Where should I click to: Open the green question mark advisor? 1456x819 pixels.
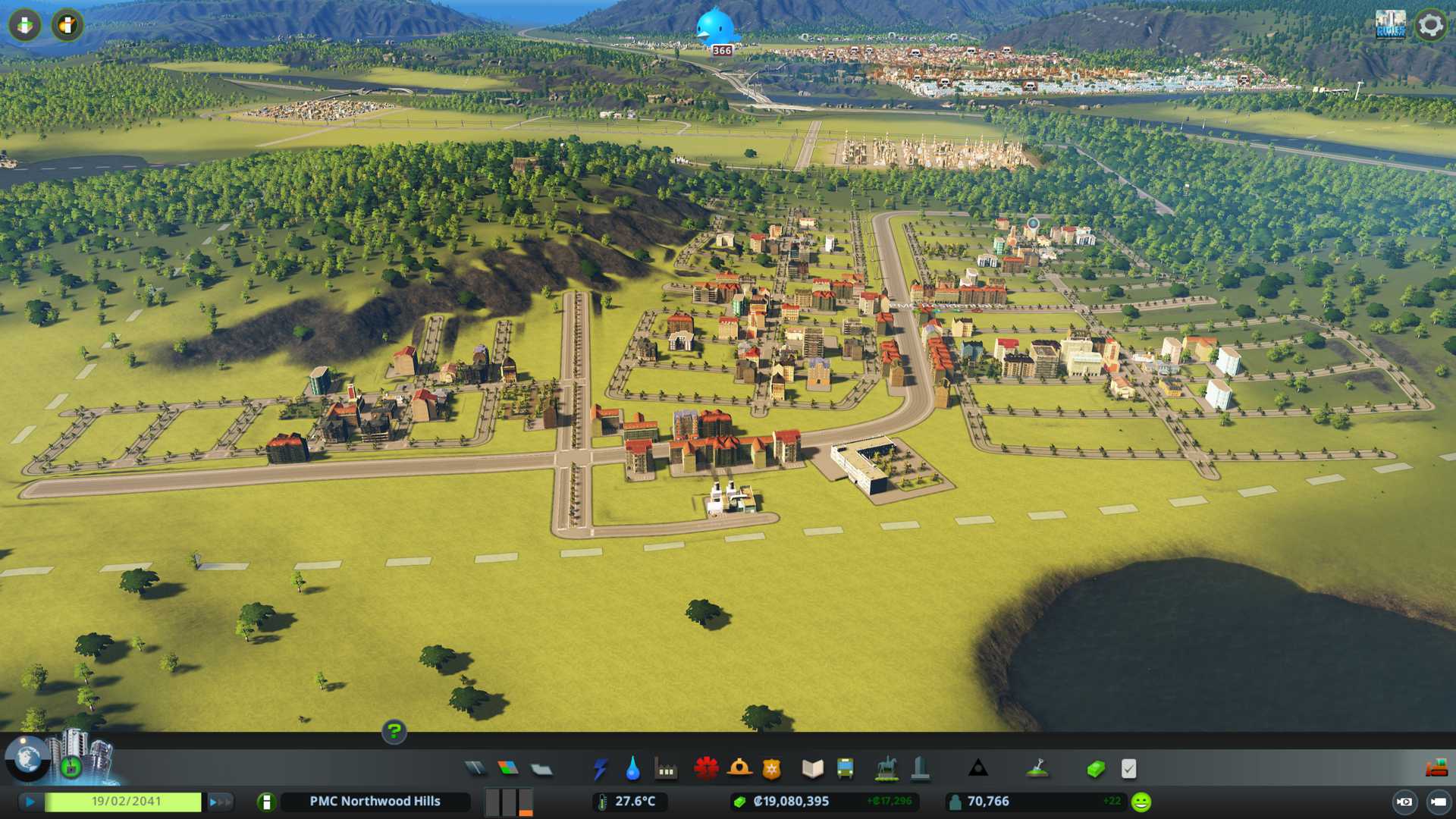tap(394, 731)
